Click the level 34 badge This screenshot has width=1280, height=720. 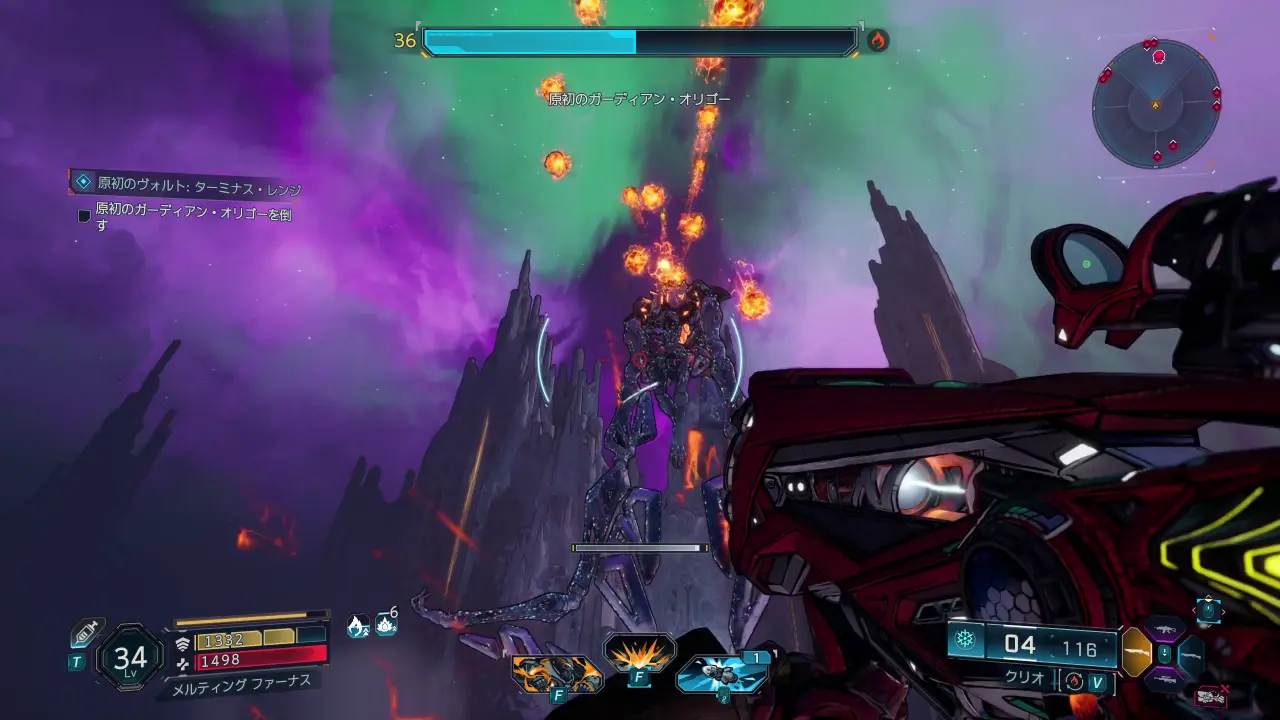130,657
